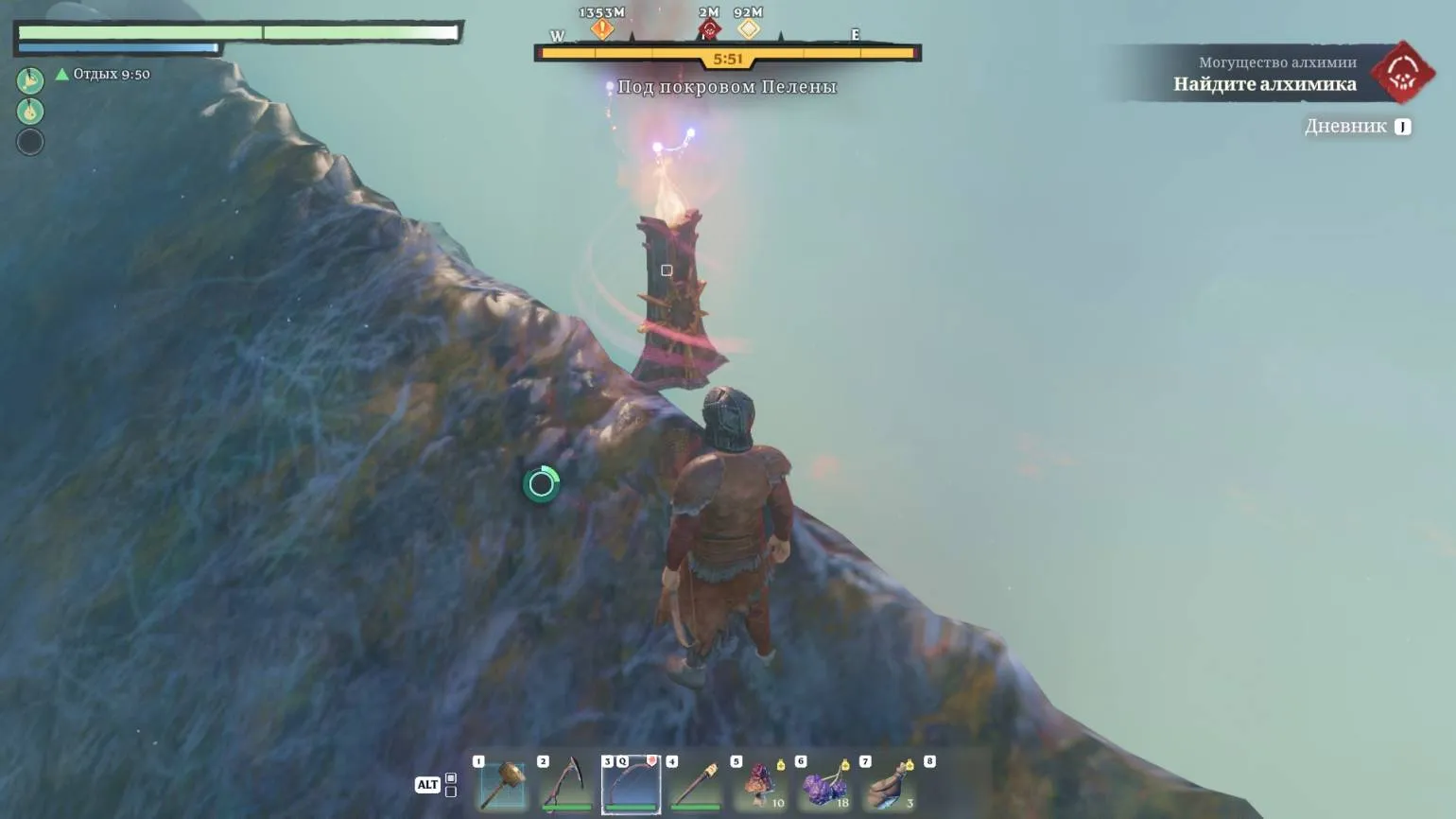Select the red 2M compass marker
The image size is (1456, 819).
click(x=709, y=29)
